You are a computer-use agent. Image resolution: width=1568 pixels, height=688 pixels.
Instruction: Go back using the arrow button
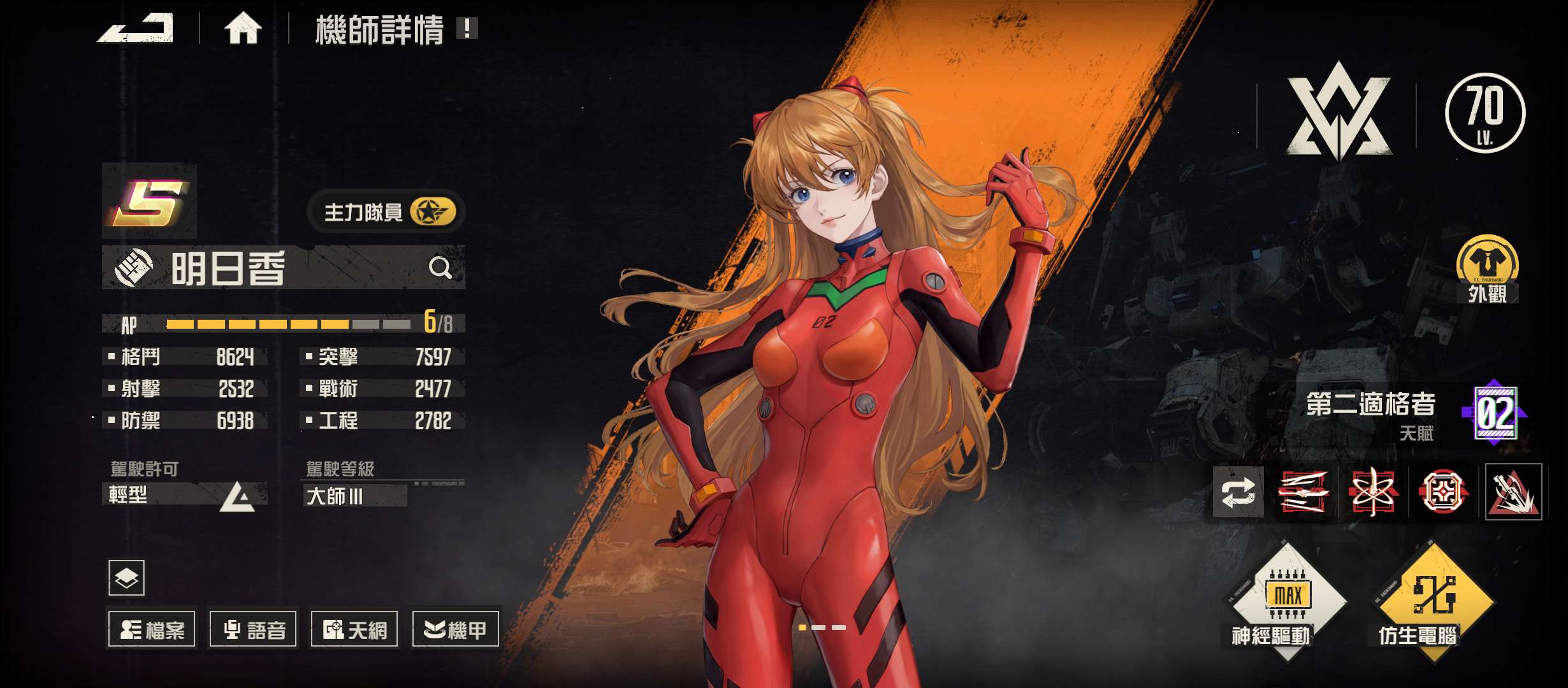[135, 29]
